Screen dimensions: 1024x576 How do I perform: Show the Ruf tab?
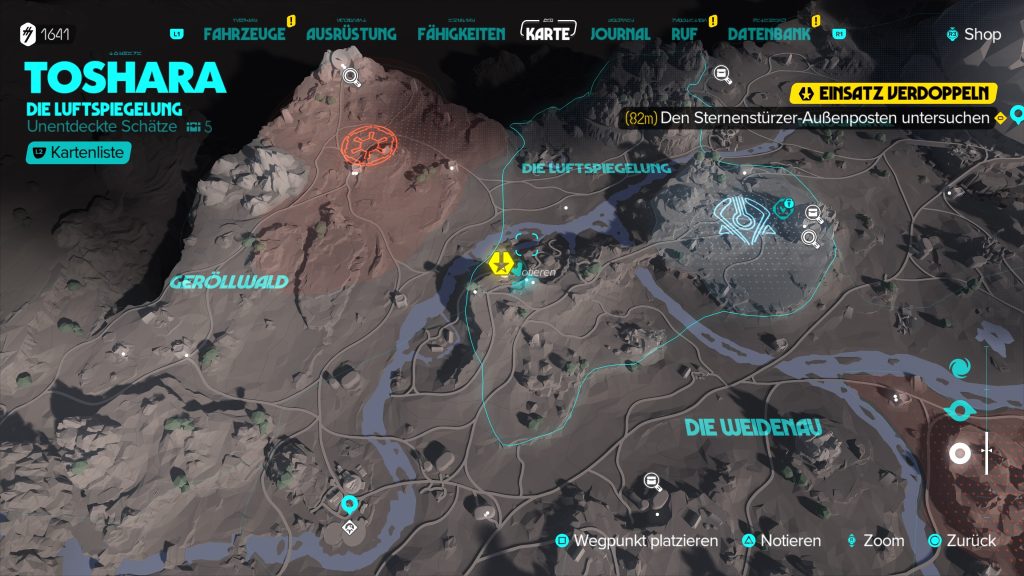point(684,34)
